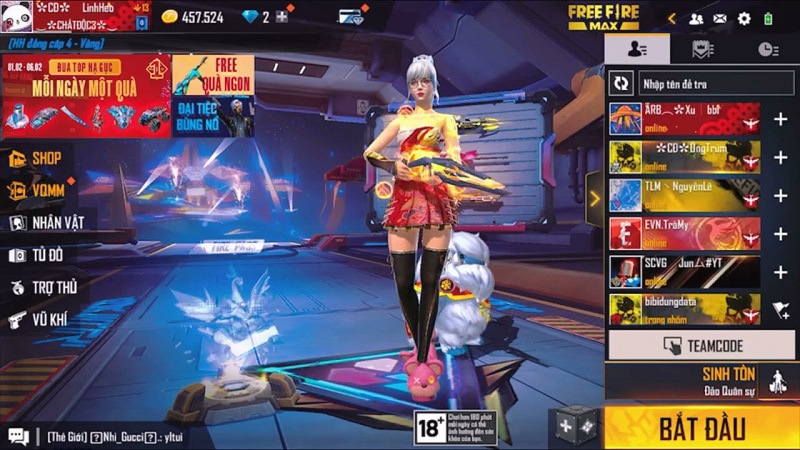Switch to the recent players clock tab
The image size is (800, 450).
coord(766,49)
